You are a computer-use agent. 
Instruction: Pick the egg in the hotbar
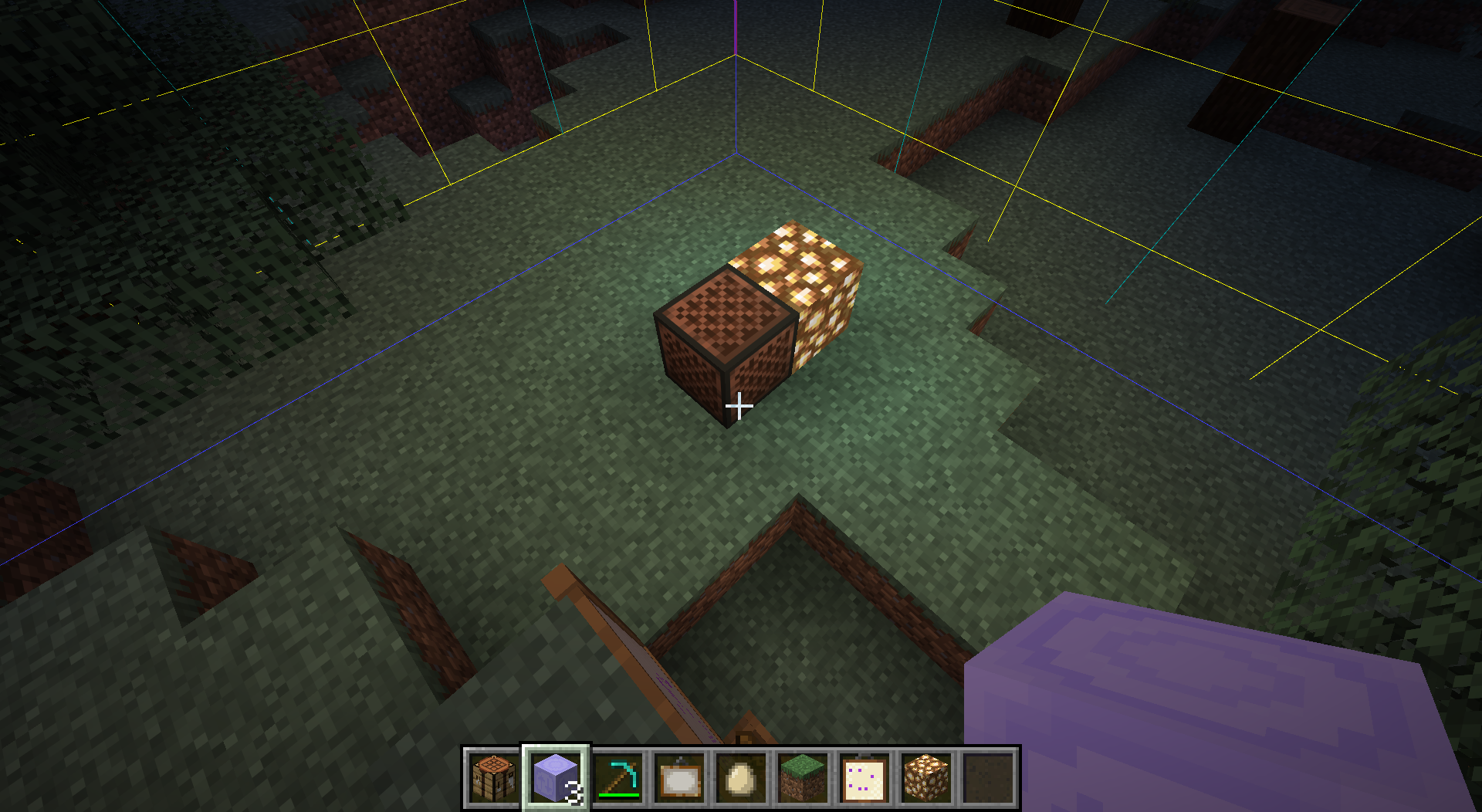(x=741, y=777)
